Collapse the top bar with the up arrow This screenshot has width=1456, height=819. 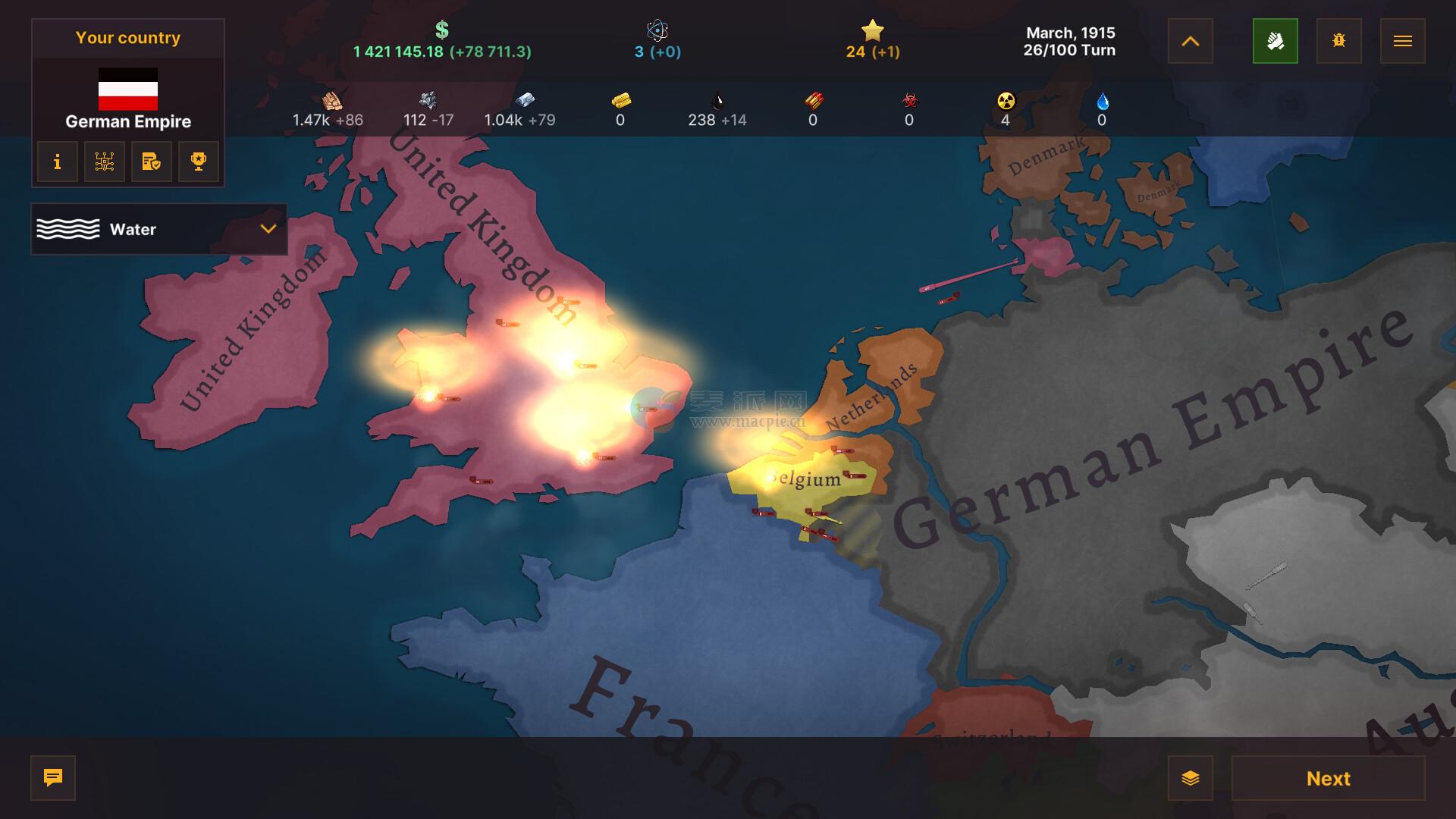coord(1190,41)
